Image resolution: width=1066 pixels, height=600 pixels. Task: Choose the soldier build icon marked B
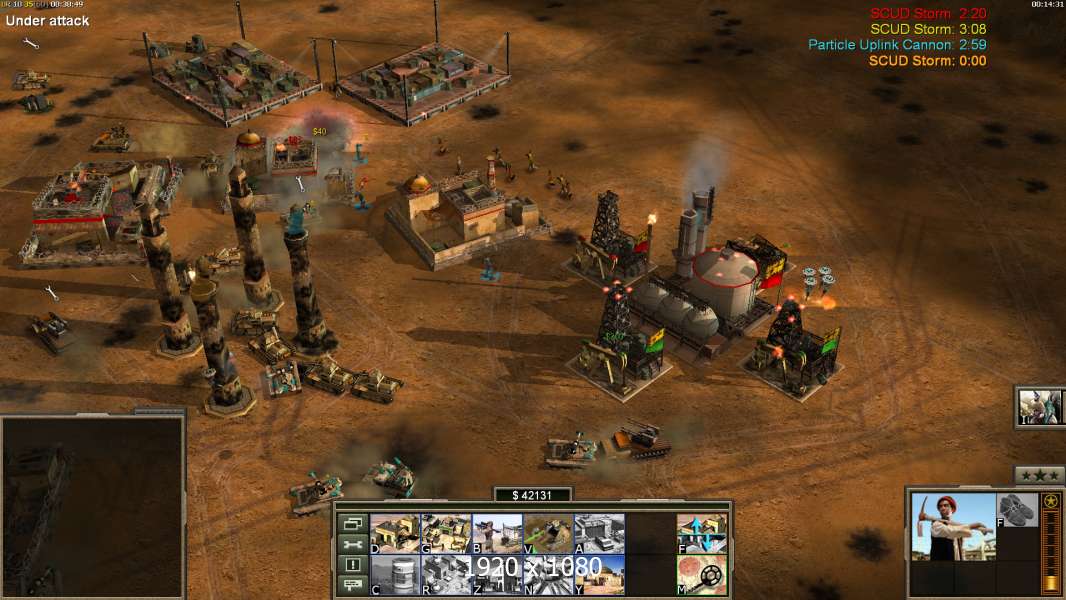tap(497, 534)
